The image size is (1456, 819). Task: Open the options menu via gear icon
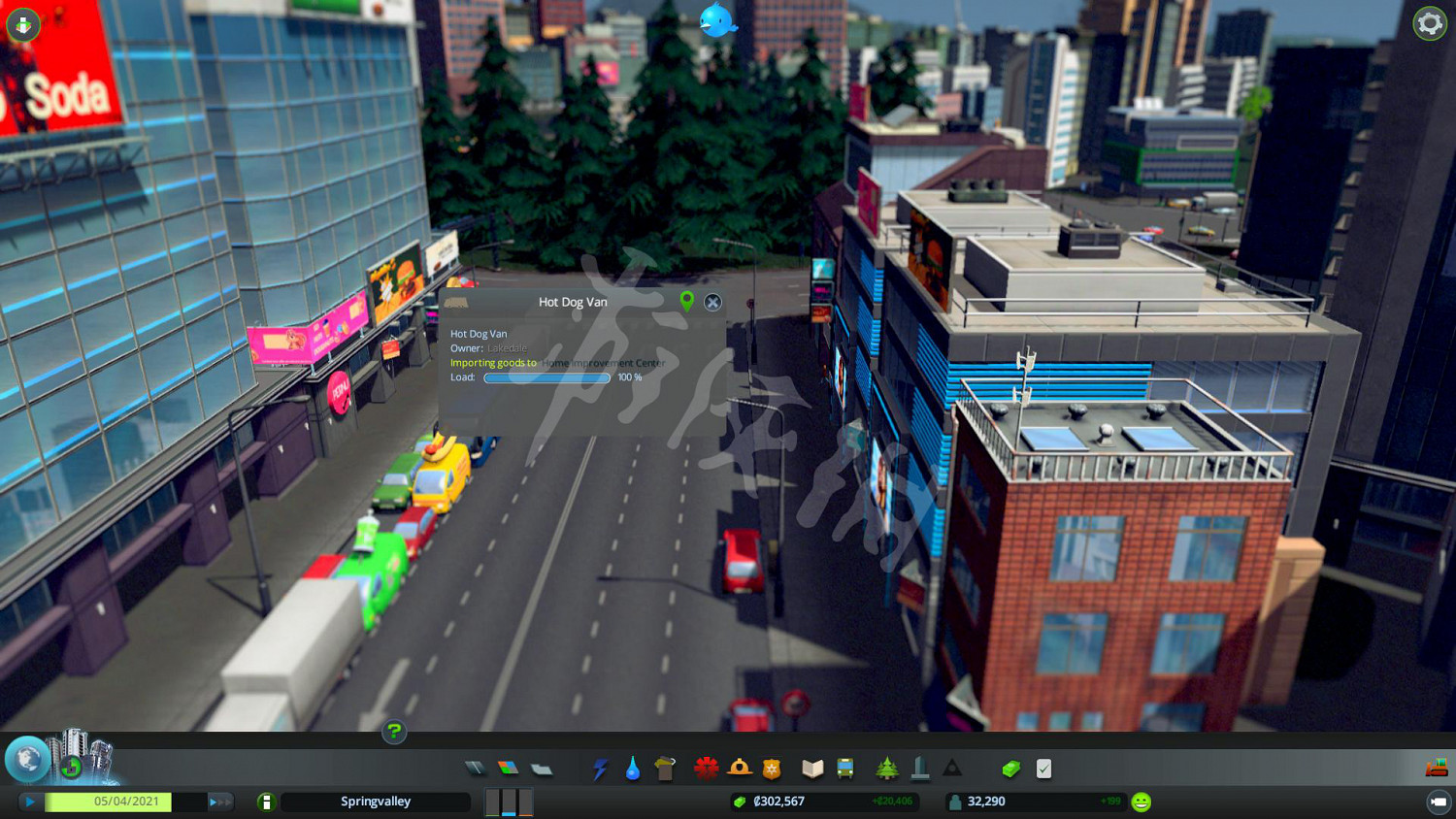pyautogui.click(x=1429, y=23)
